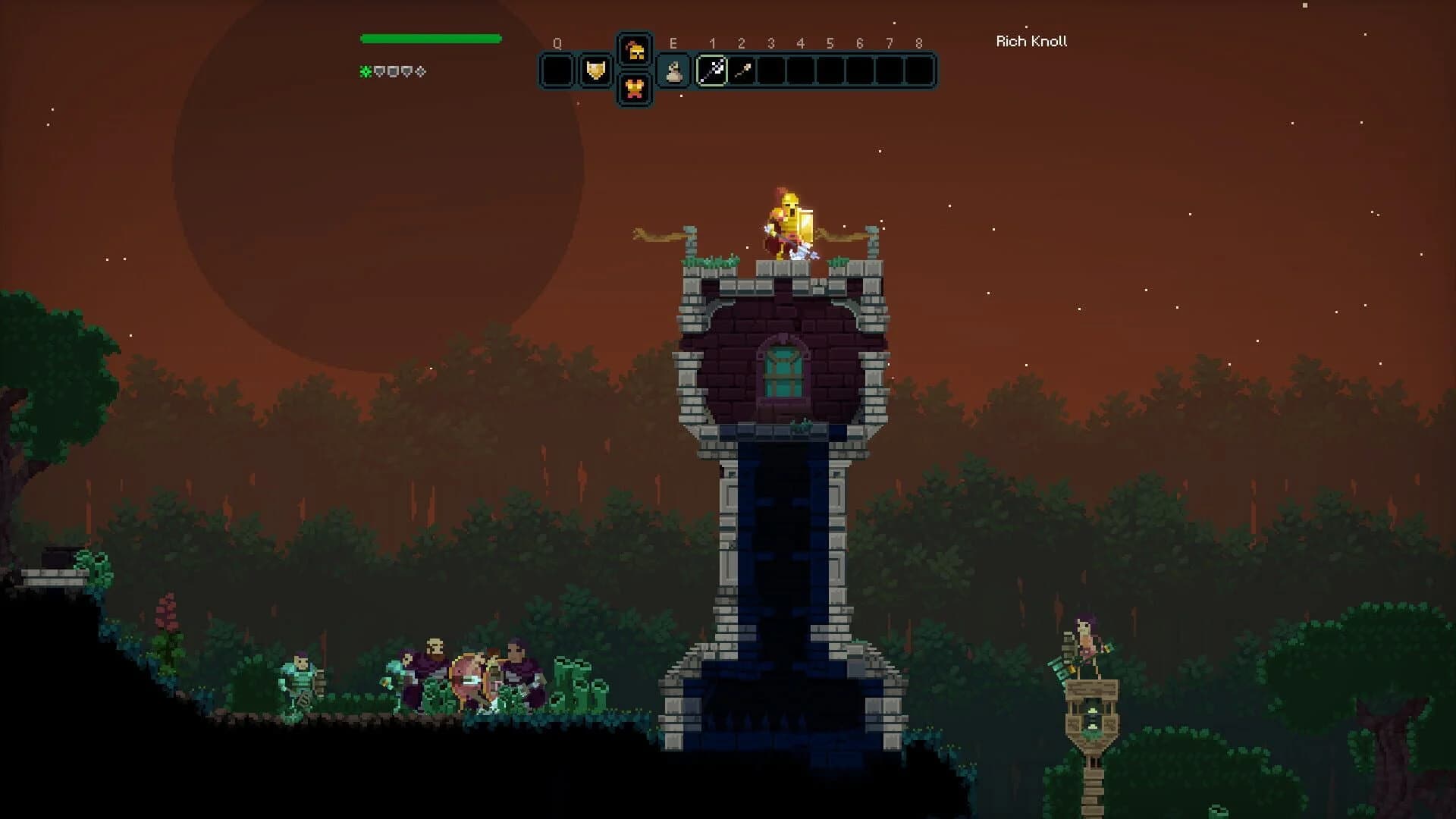
Task: Click the knight standing atop the tower
Action: click(x=789, y=225)
